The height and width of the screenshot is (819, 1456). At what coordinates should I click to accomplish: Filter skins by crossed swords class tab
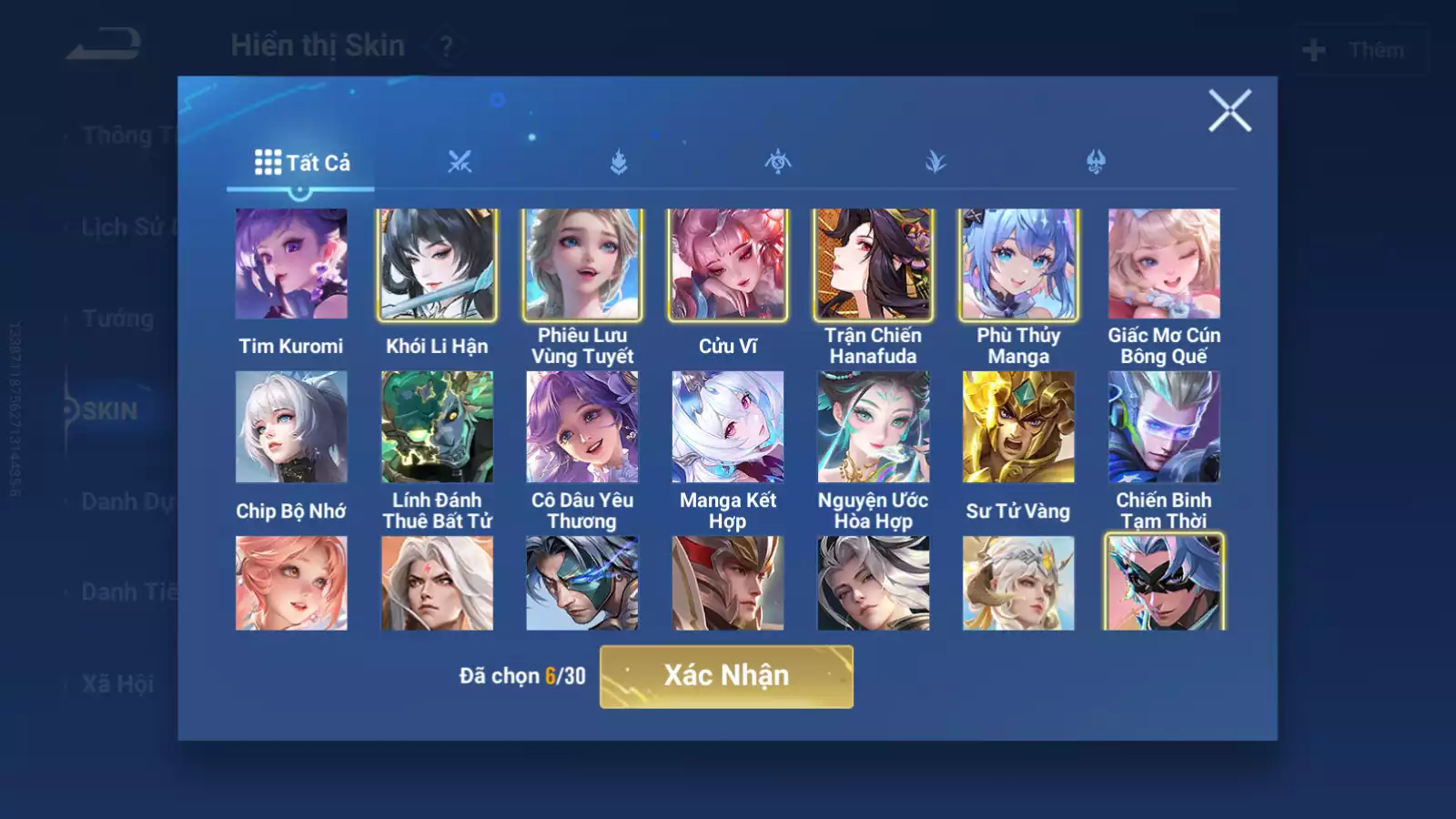point(460,162)
